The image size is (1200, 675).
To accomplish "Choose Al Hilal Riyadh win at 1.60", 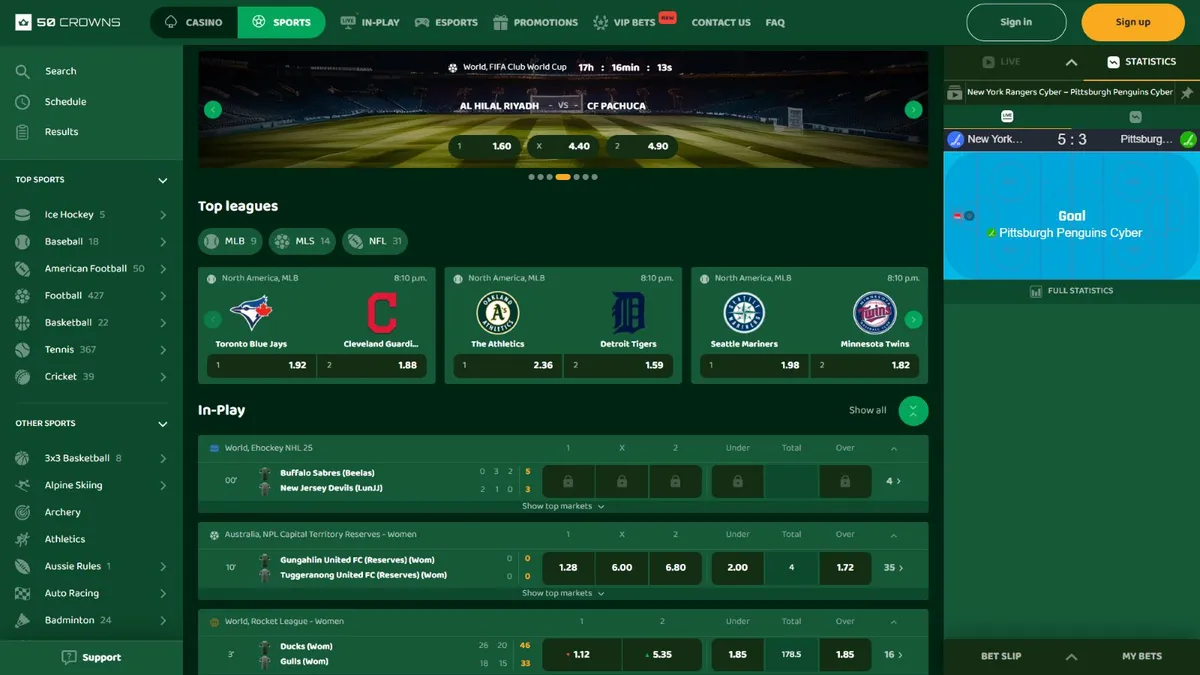I will coord(484,146).
